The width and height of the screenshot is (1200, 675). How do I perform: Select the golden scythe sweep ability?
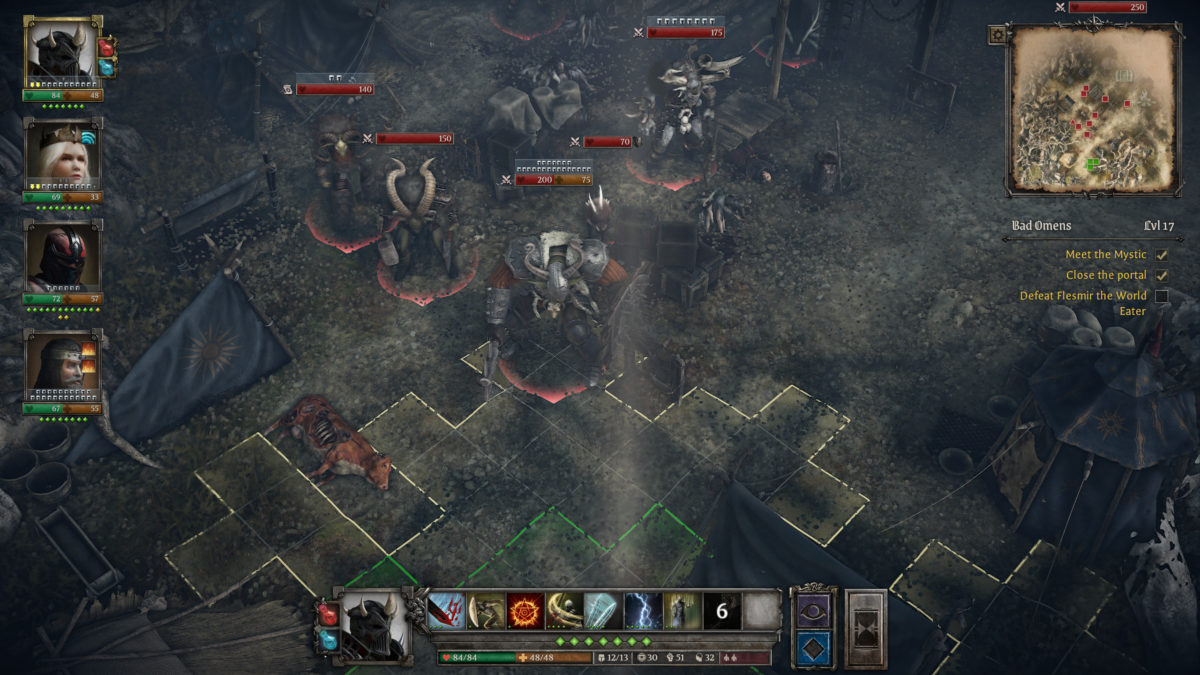564,611
